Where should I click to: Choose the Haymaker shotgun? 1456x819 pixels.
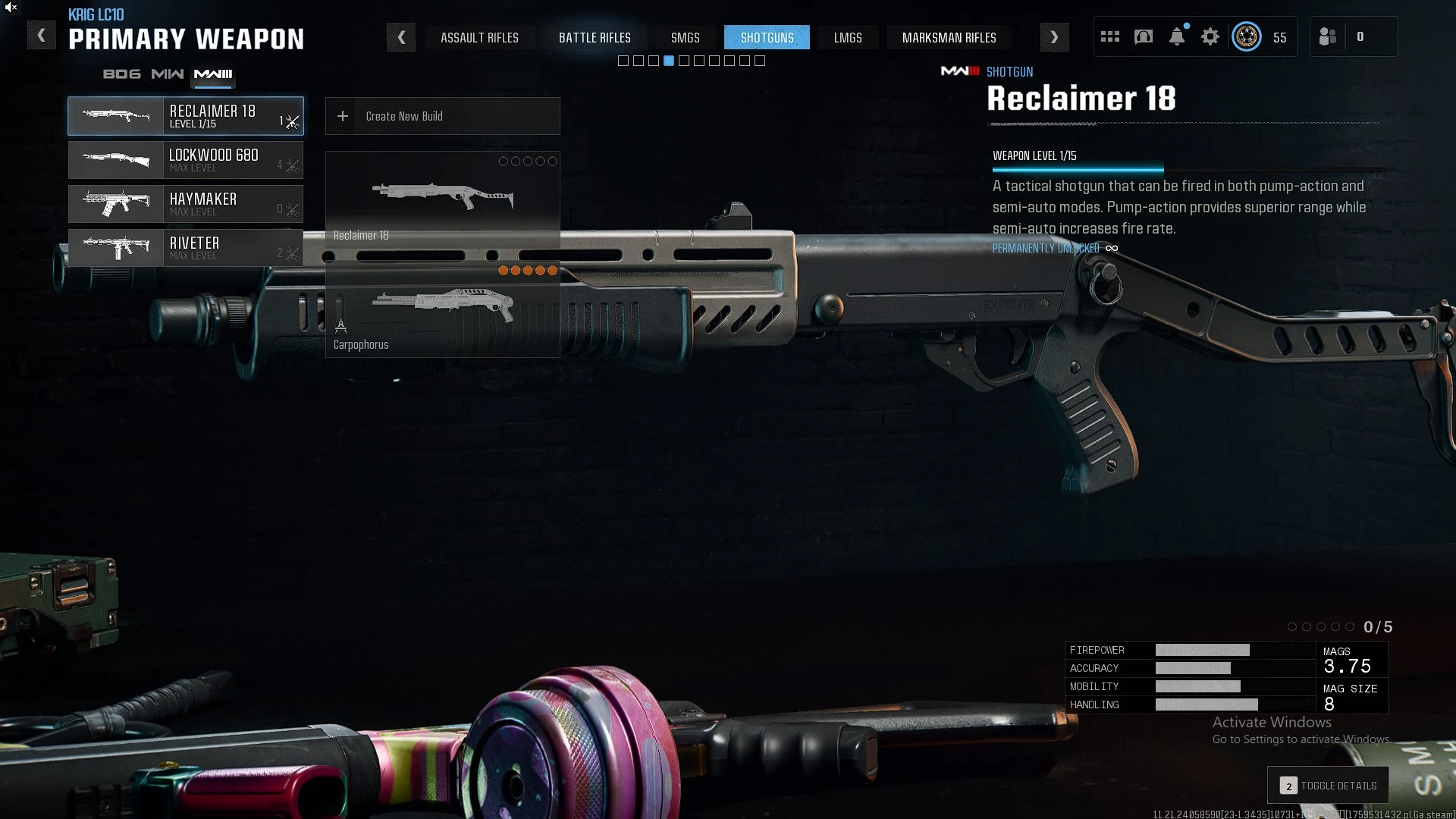pyautogui.click(x=186, y=204)
